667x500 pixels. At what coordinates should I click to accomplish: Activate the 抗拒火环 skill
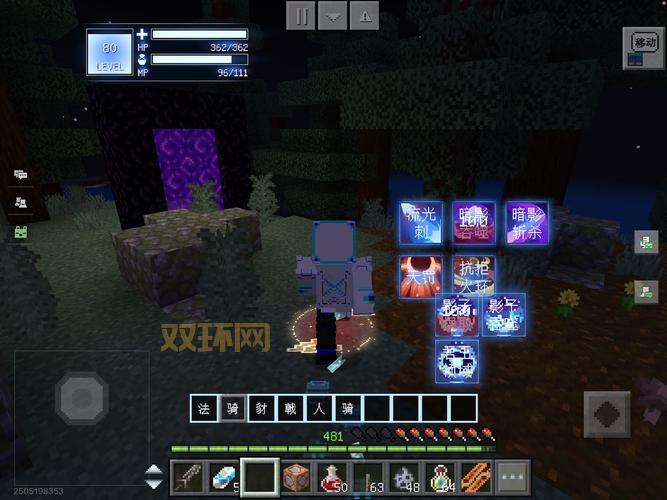pyautogui.click(x=473, y=275)
